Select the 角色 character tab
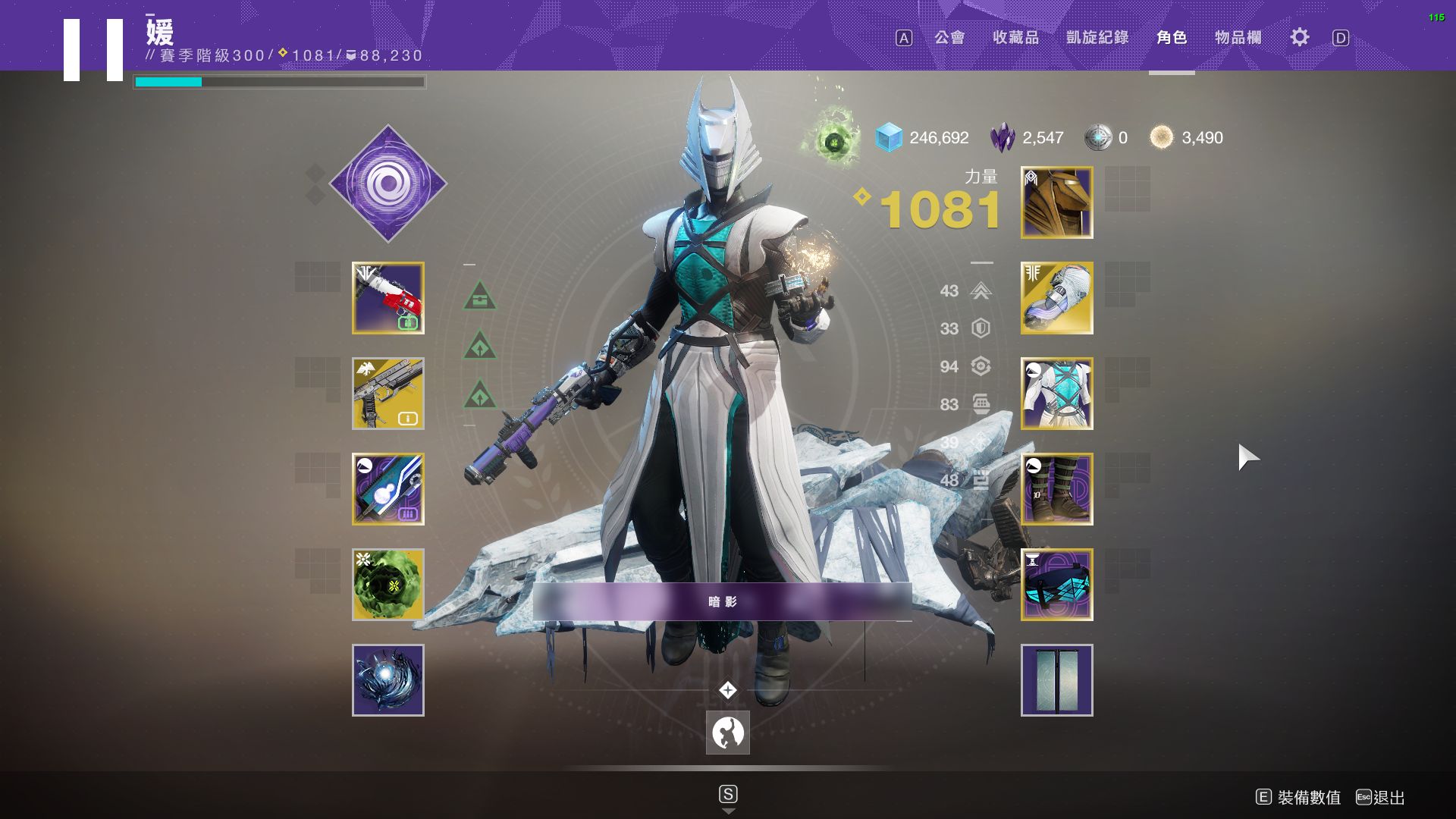 click(1172, 37)
